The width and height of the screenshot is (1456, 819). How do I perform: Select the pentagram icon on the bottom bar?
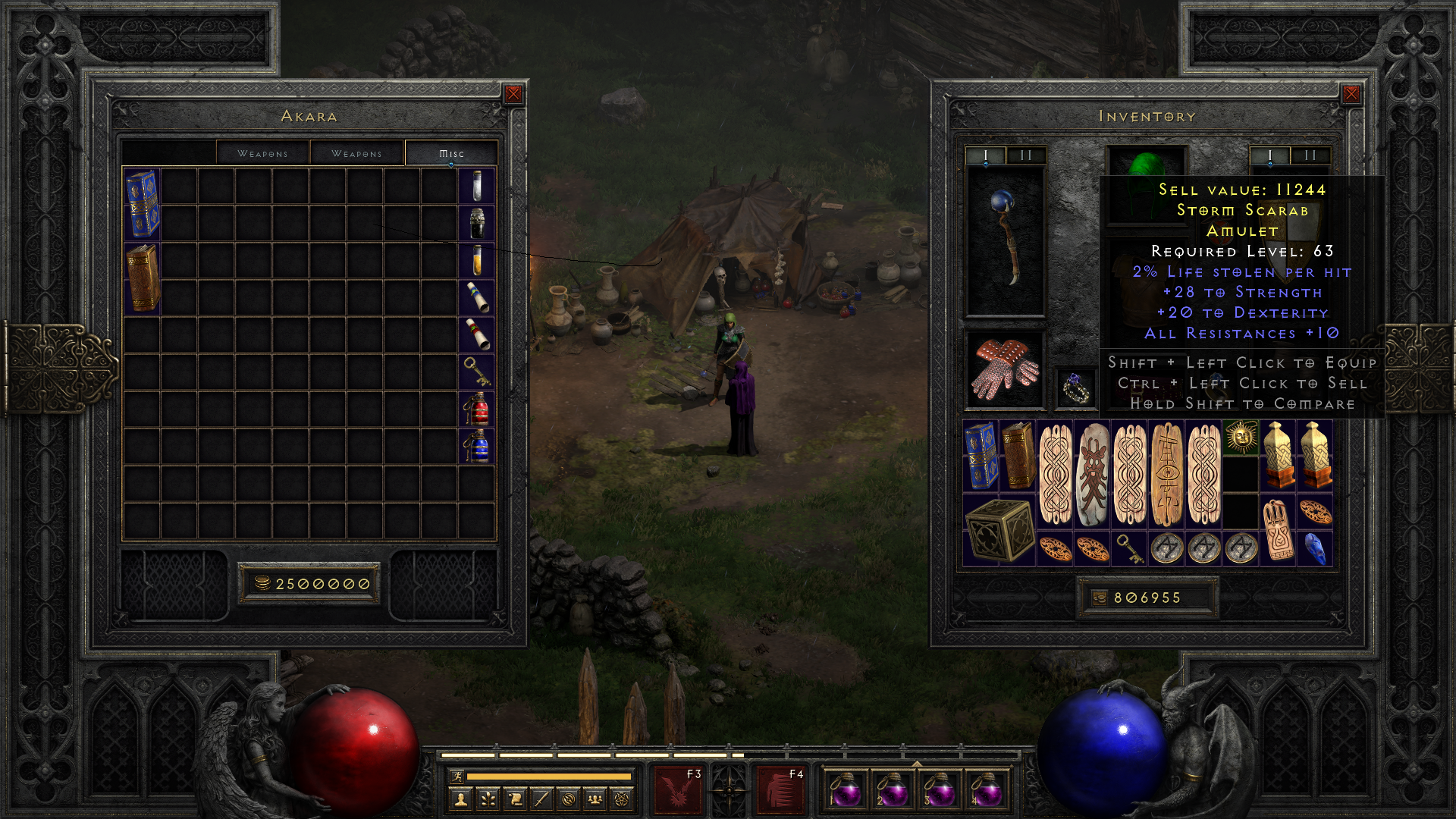click(x=621, y=799)
